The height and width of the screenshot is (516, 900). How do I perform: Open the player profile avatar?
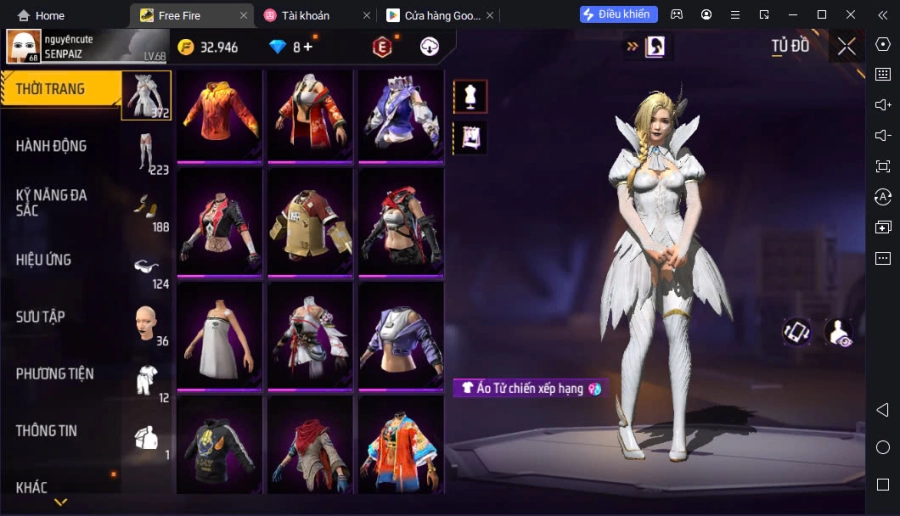24,46
